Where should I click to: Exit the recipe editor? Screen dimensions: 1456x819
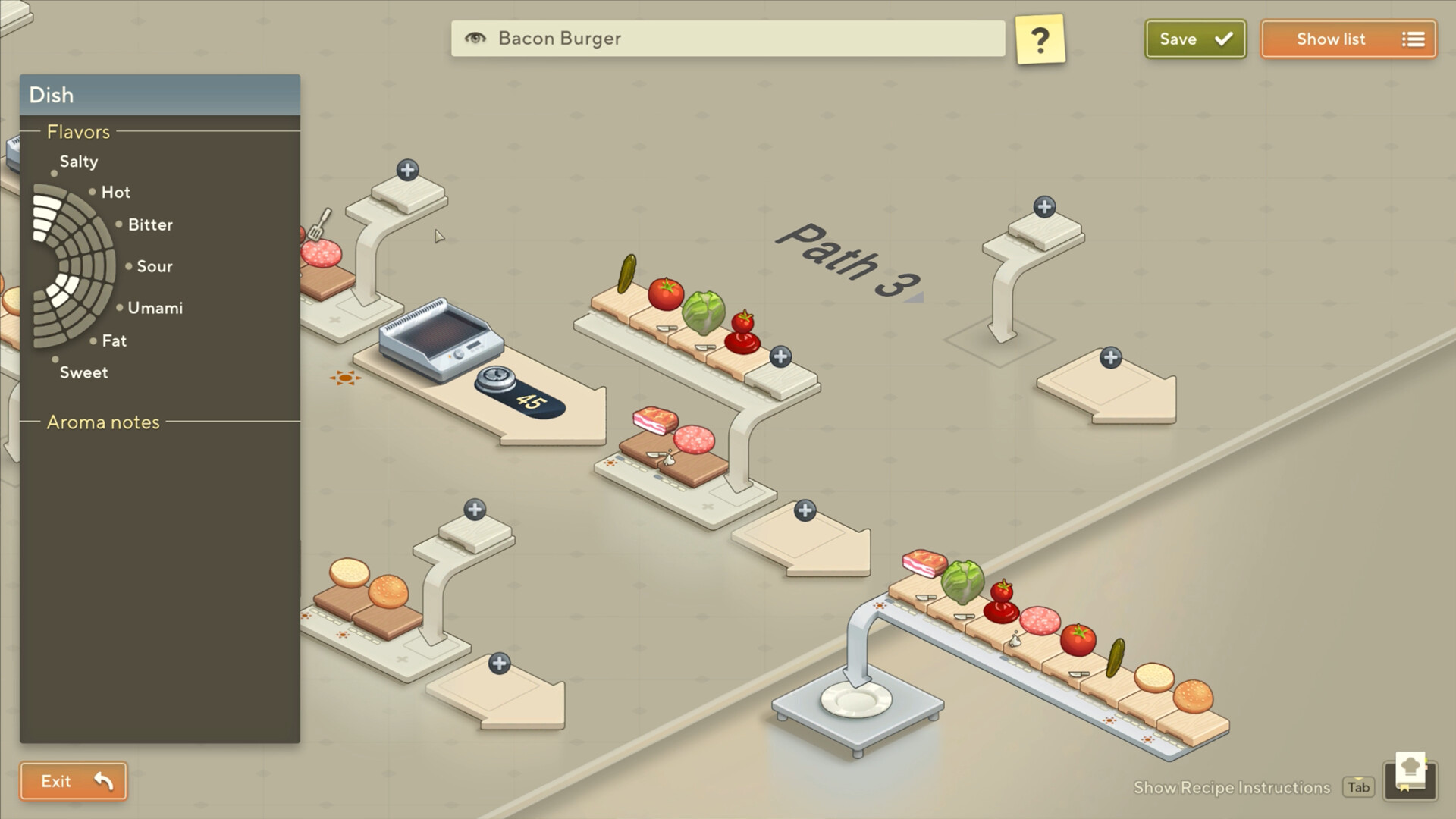coord(73,780)
